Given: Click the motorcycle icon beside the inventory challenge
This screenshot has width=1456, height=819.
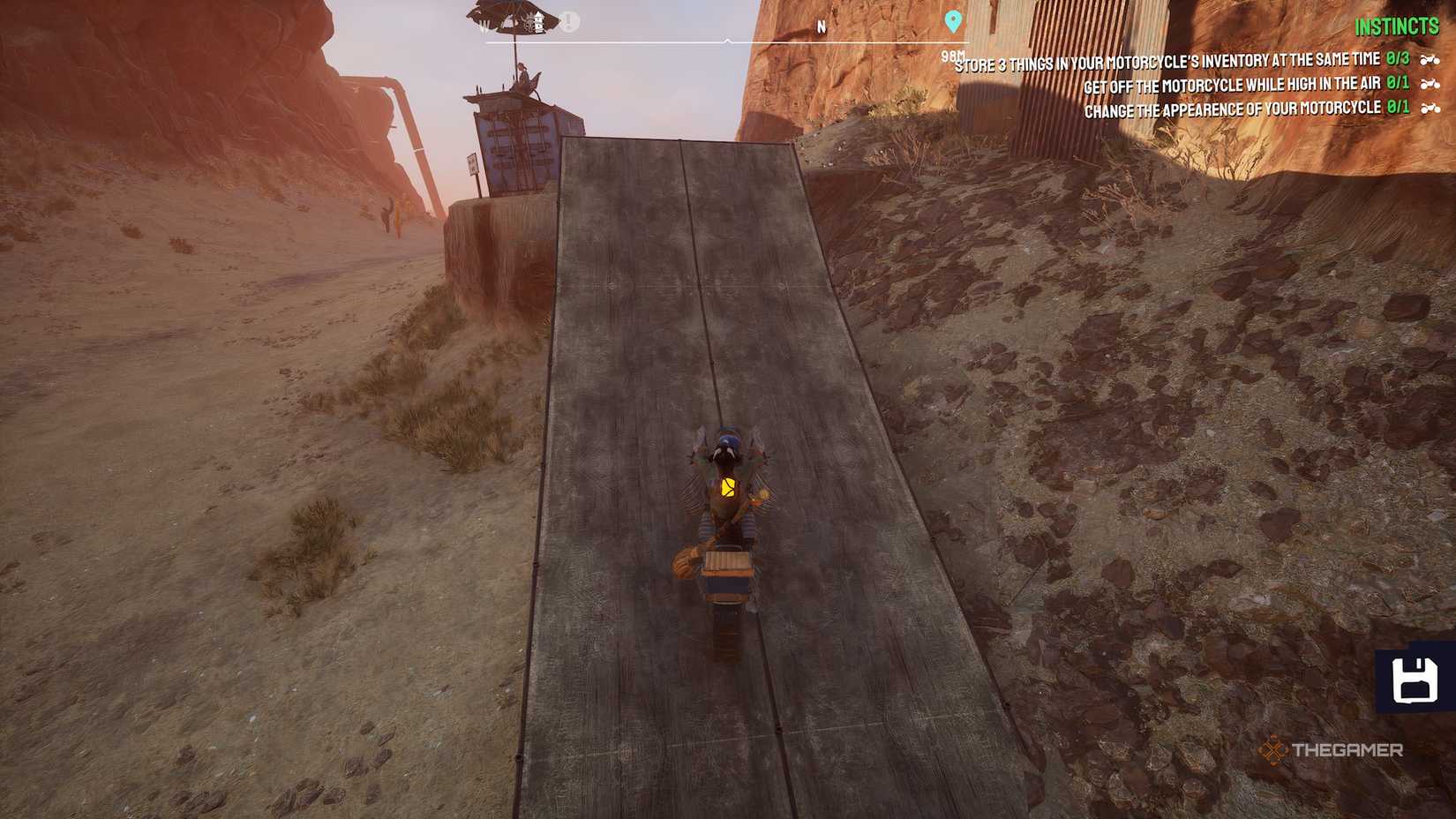Looking at the screenshot, I should (1430, 60).
